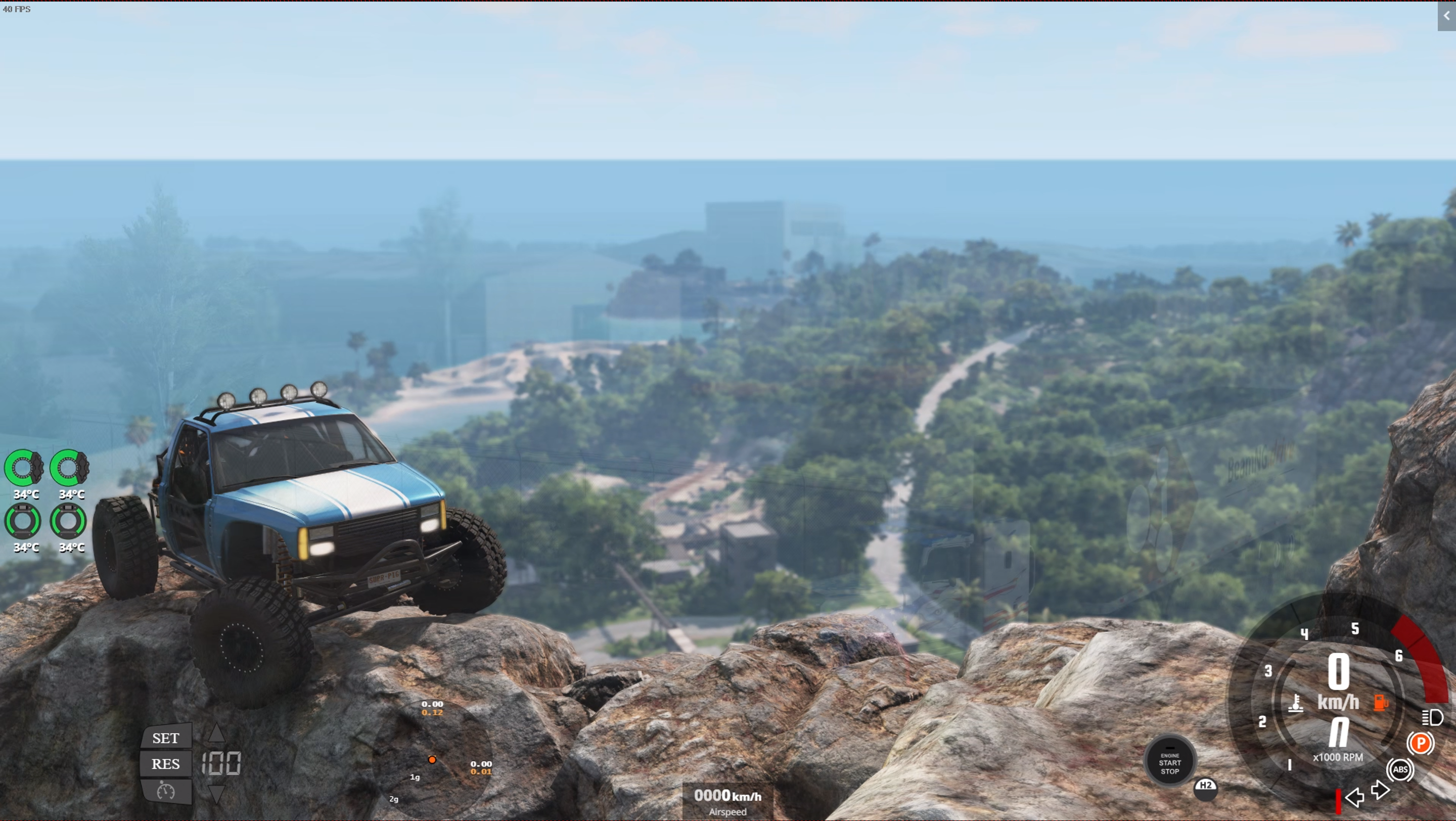This screenshot has height=821, width=1456.
Task: Expand the side panel arrow tab
Action: pyautogui.click(x=1446, y=16)
